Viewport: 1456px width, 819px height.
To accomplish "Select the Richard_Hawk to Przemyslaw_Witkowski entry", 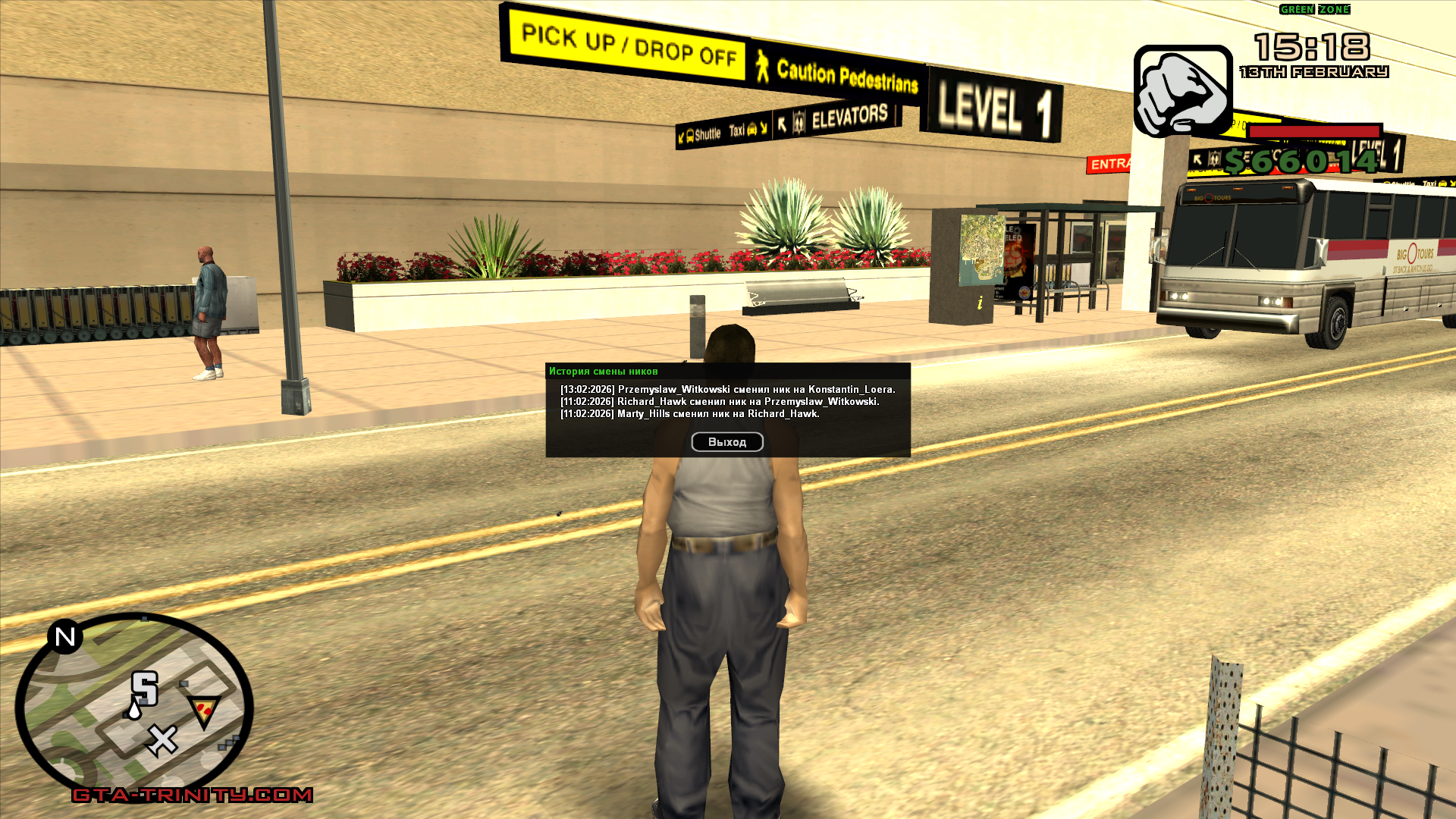I will pos(719,402).
